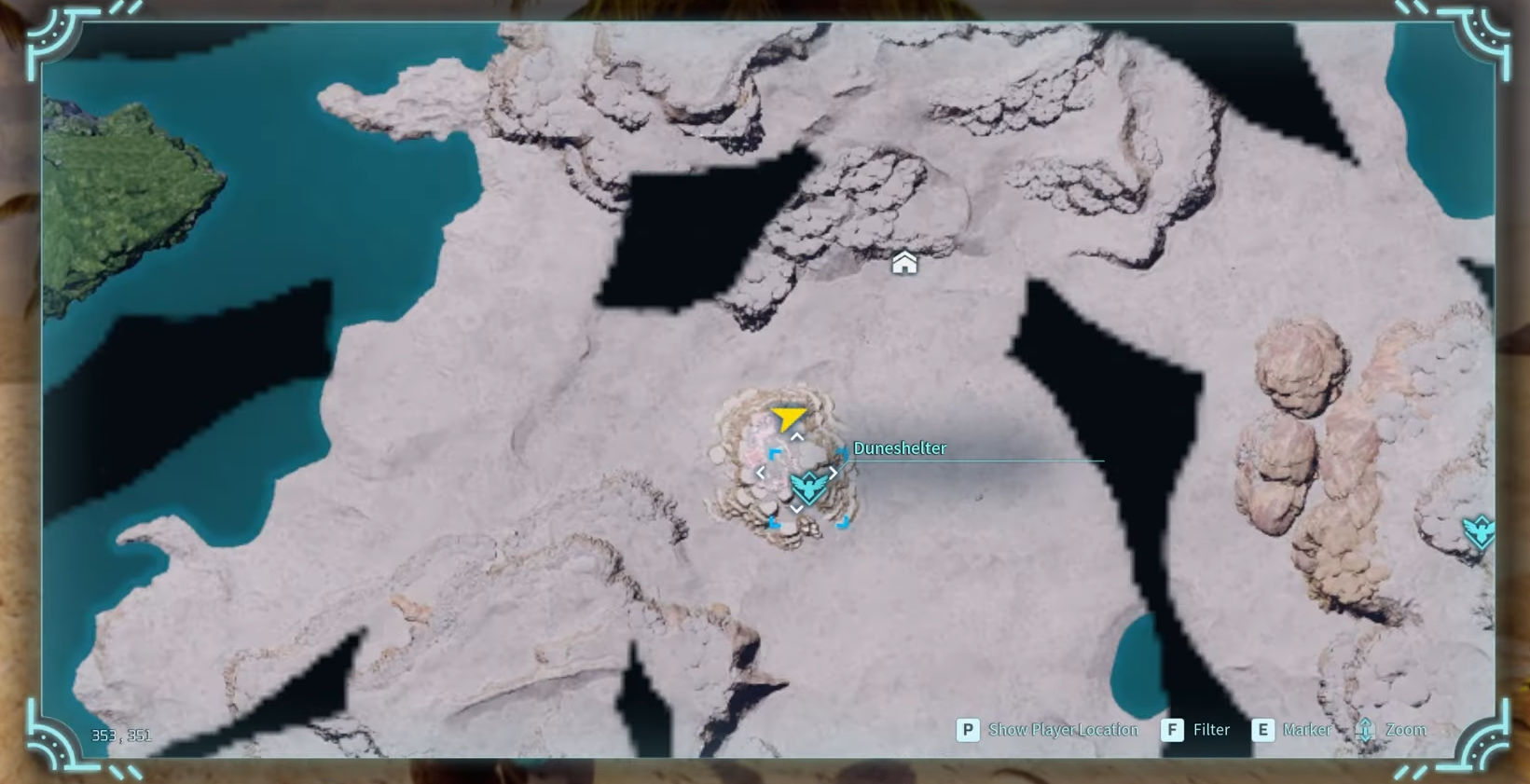This screenshot has width=1530, height=784.
Task: Click the left chevron near the selection brackets
Action: (761, 473)
